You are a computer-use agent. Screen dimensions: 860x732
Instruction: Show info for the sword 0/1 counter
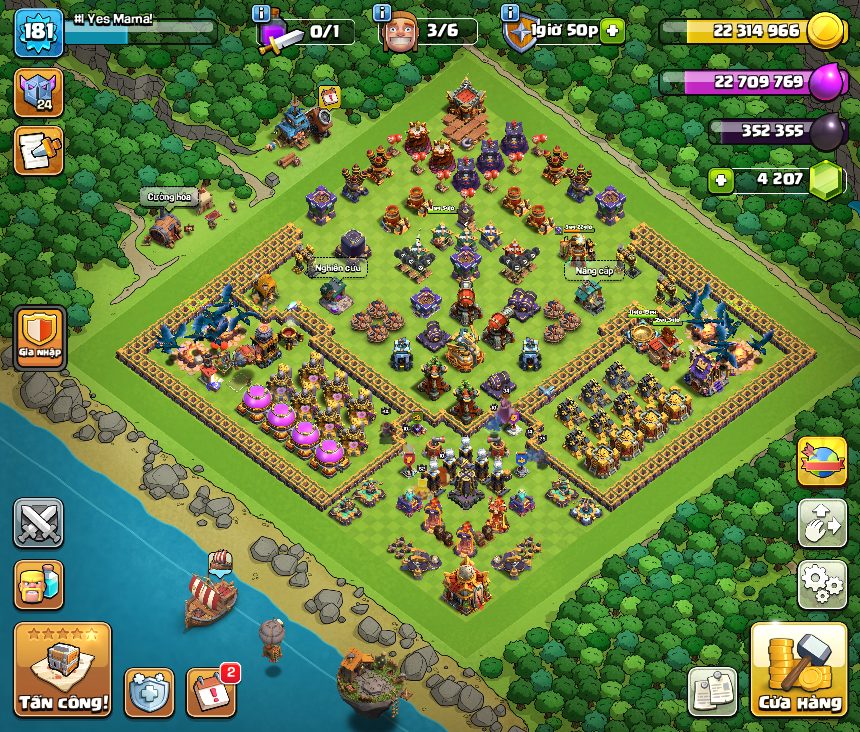tap(262, 13)
